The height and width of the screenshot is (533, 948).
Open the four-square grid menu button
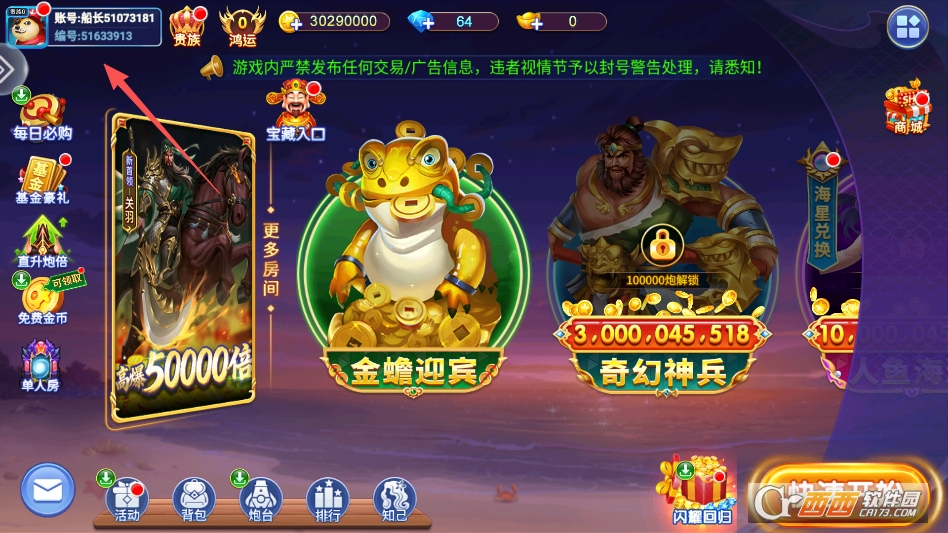908,27
